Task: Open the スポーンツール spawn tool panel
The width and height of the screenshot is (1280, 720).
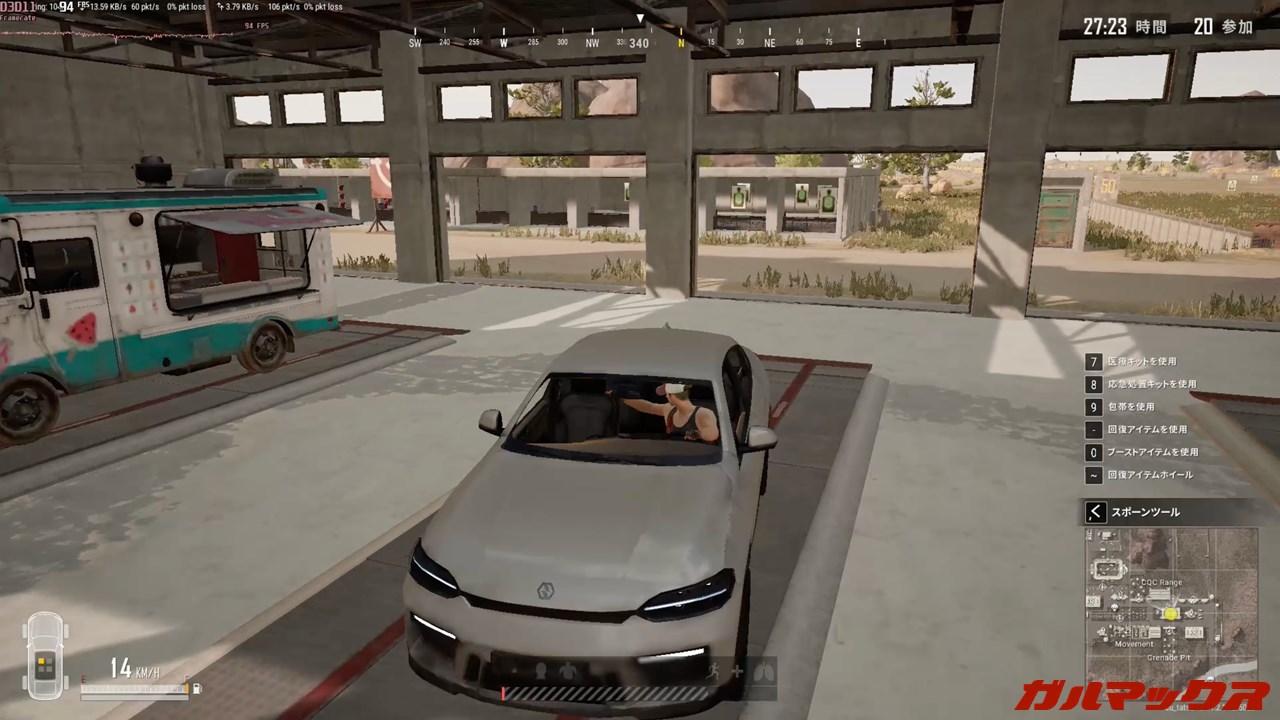Action: [1096, 512]
